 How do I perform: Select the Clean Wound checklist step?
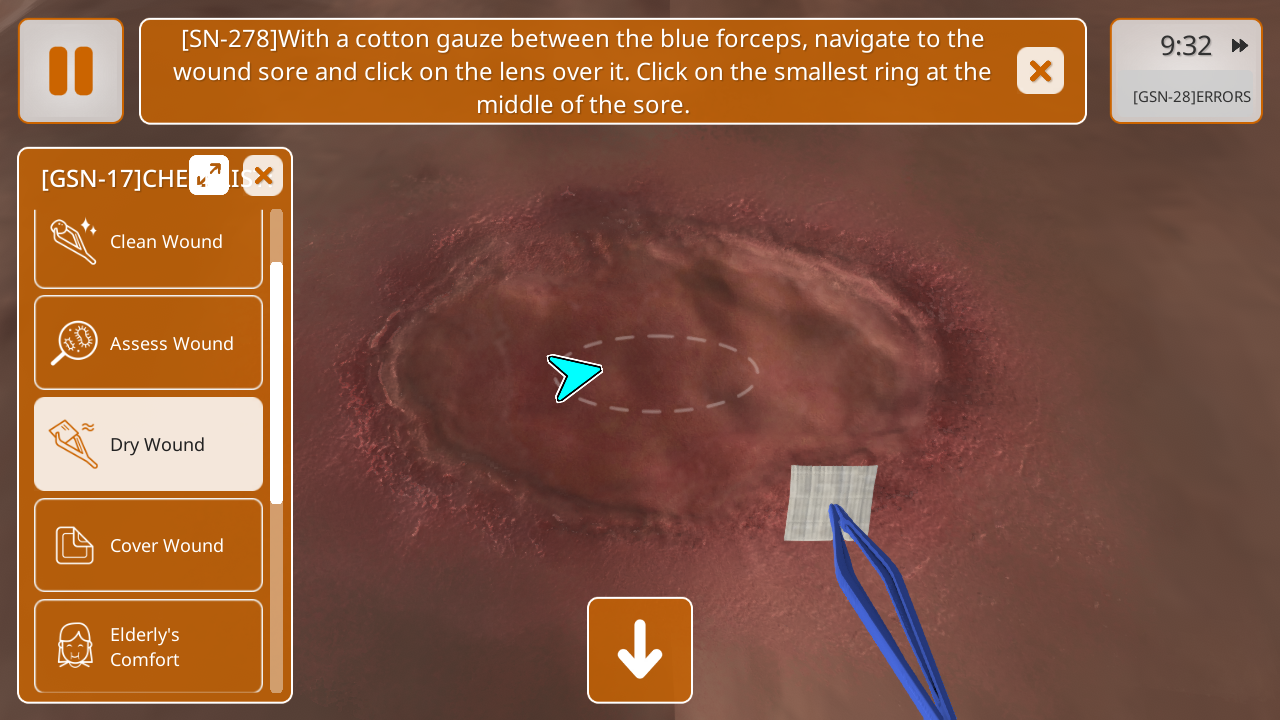tap(149, 243)
